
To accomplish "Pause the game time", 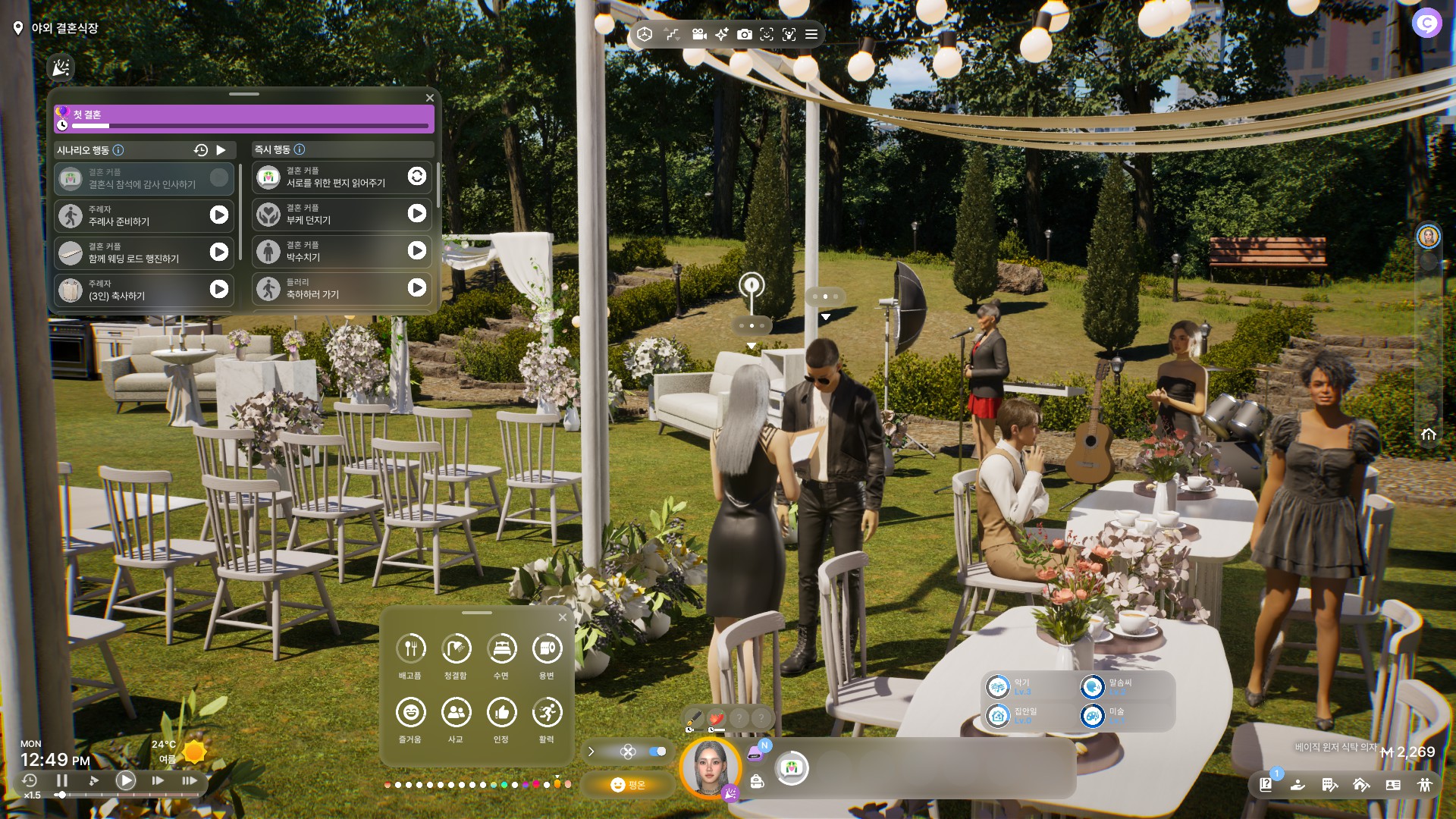I will click(62, 780).
